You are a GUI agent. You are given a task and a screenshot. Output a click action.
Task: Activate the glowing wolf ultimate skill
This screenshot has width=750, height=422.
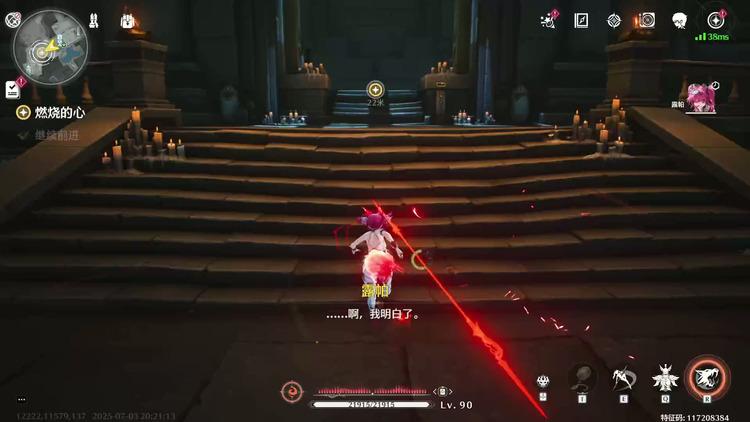[707, 376]
